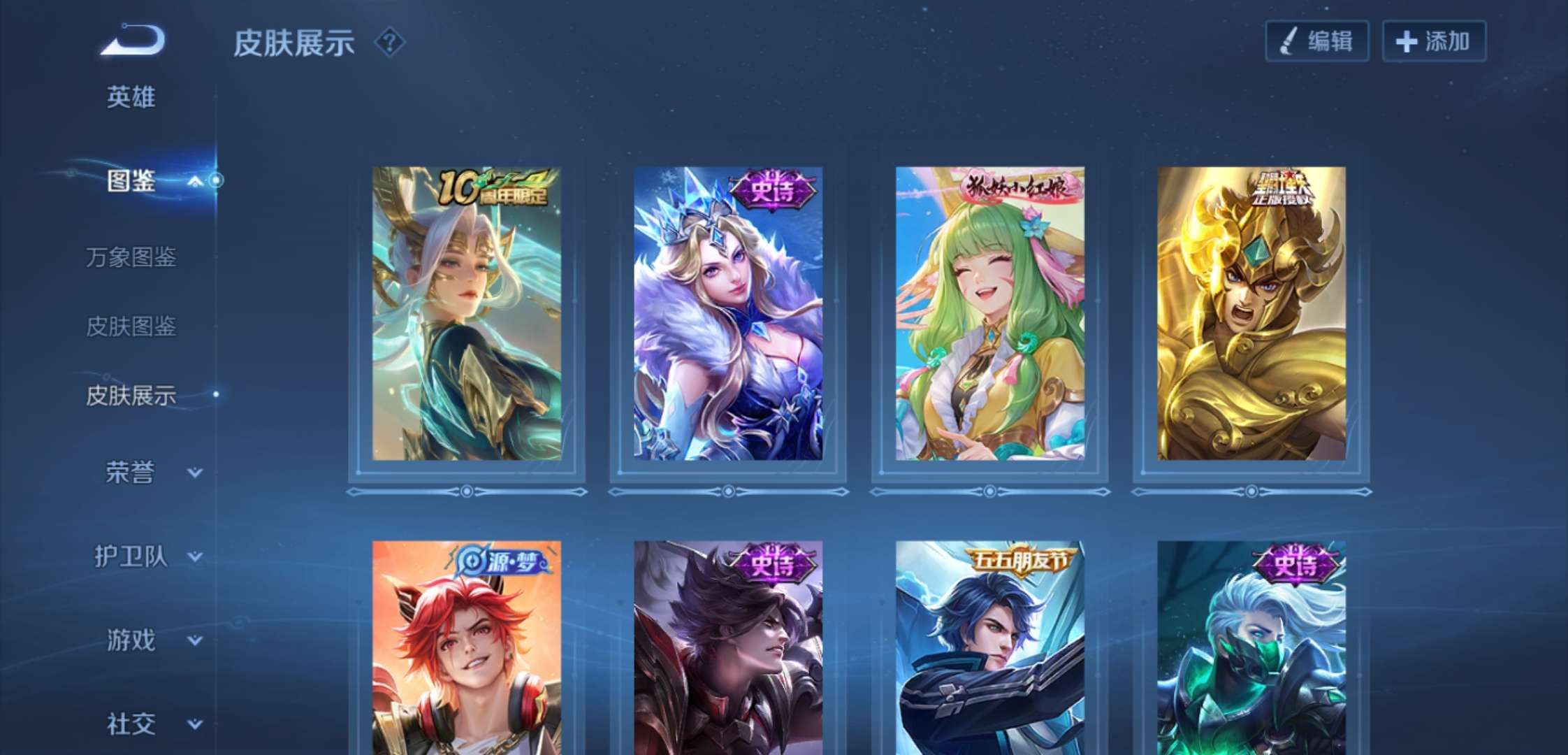Image resolution: width=1568 pixels, height=755 pixels.
Task: Open 万象图鉴 submenu entry
Action: tap(131, 257)
